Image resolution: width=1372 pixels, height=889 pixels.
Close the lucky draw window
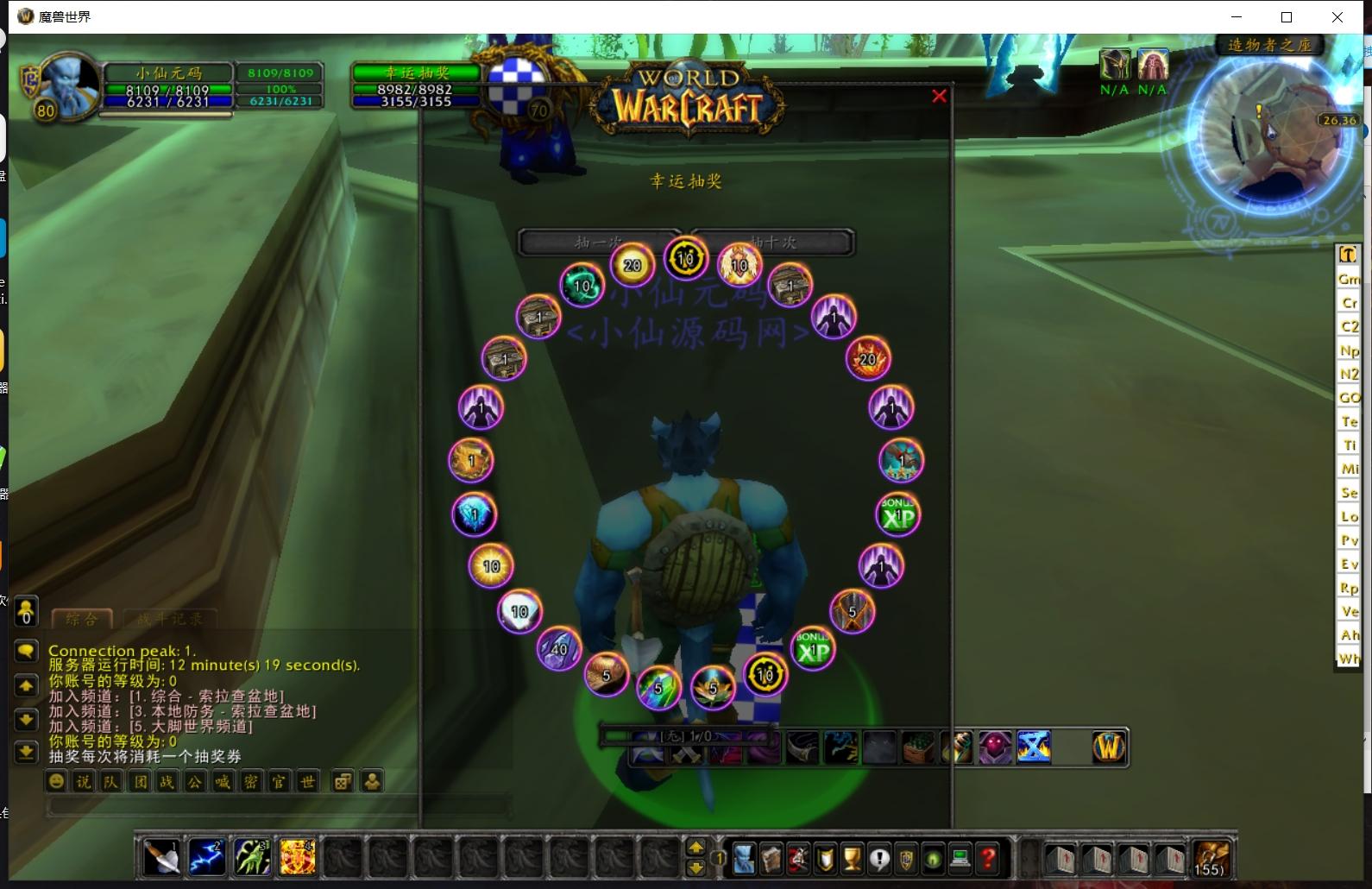click(939, 97)
